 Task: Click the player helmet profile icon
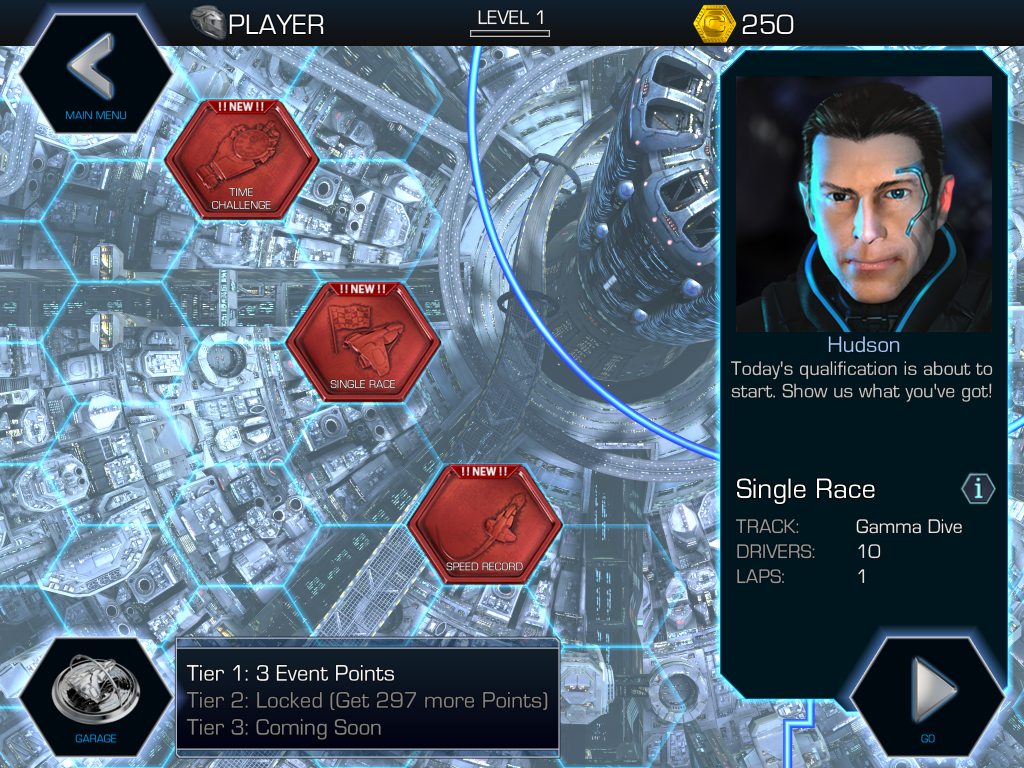point(208,22)
